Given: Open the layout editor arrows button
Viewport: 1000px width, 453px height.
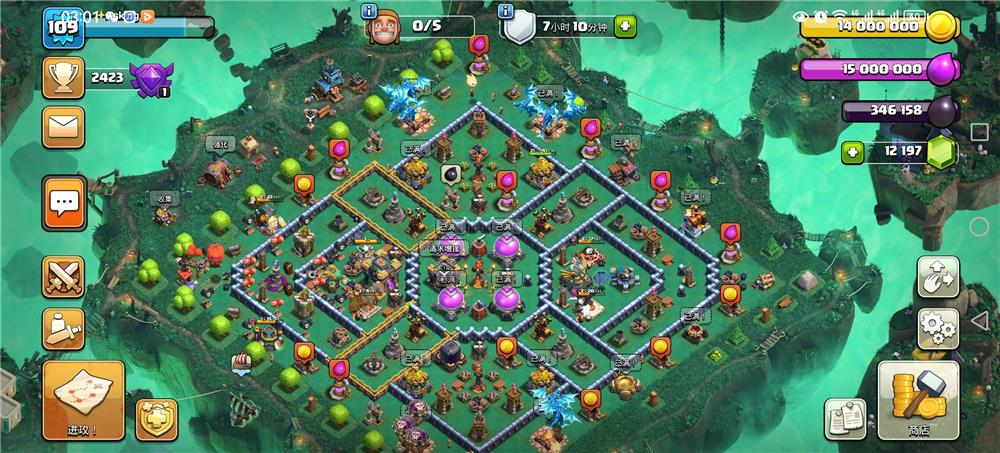Looking at the screenshot, I should [938, 277].
